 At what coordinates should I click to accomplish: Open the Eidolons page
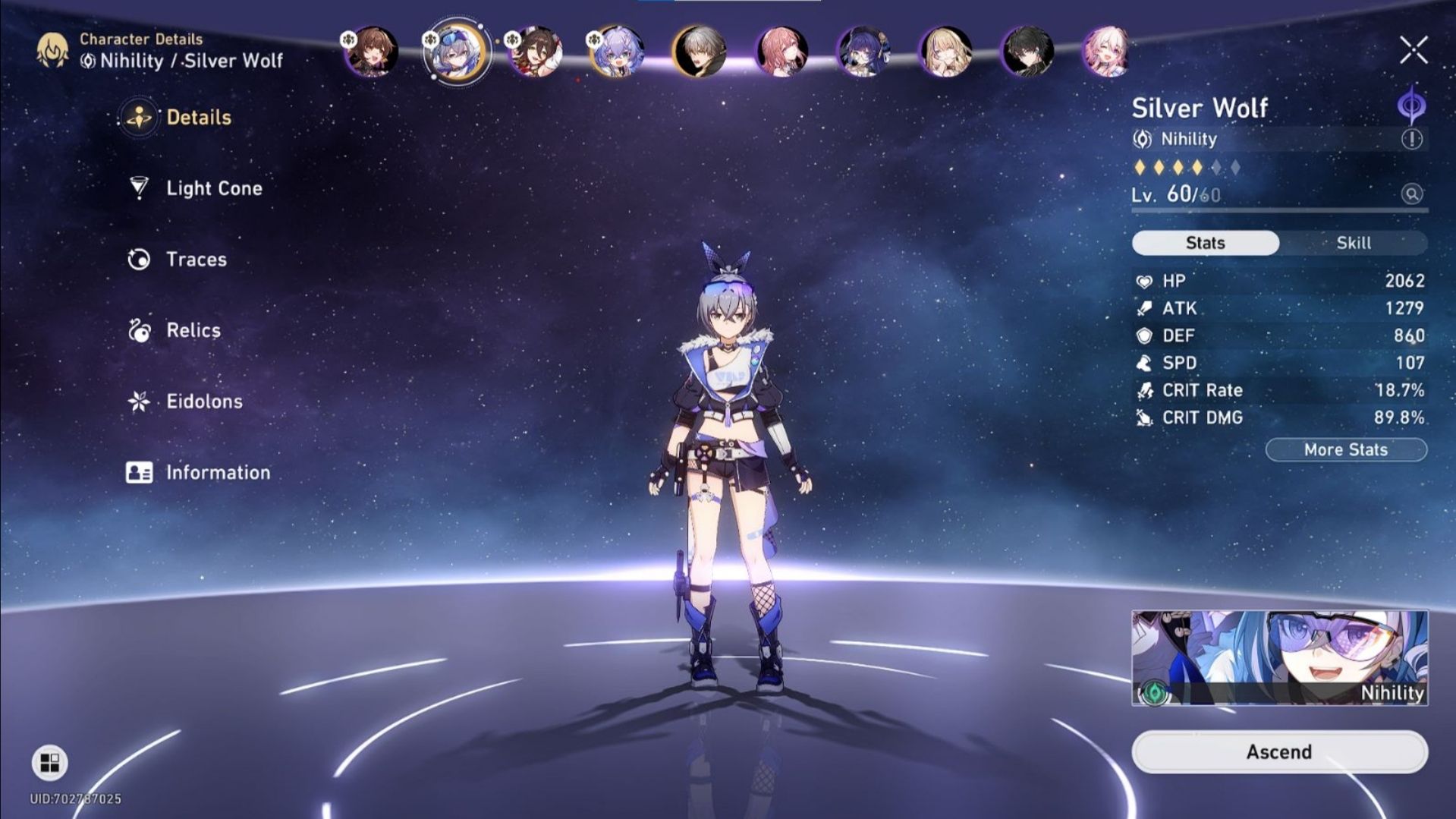(x=203, y=401)
